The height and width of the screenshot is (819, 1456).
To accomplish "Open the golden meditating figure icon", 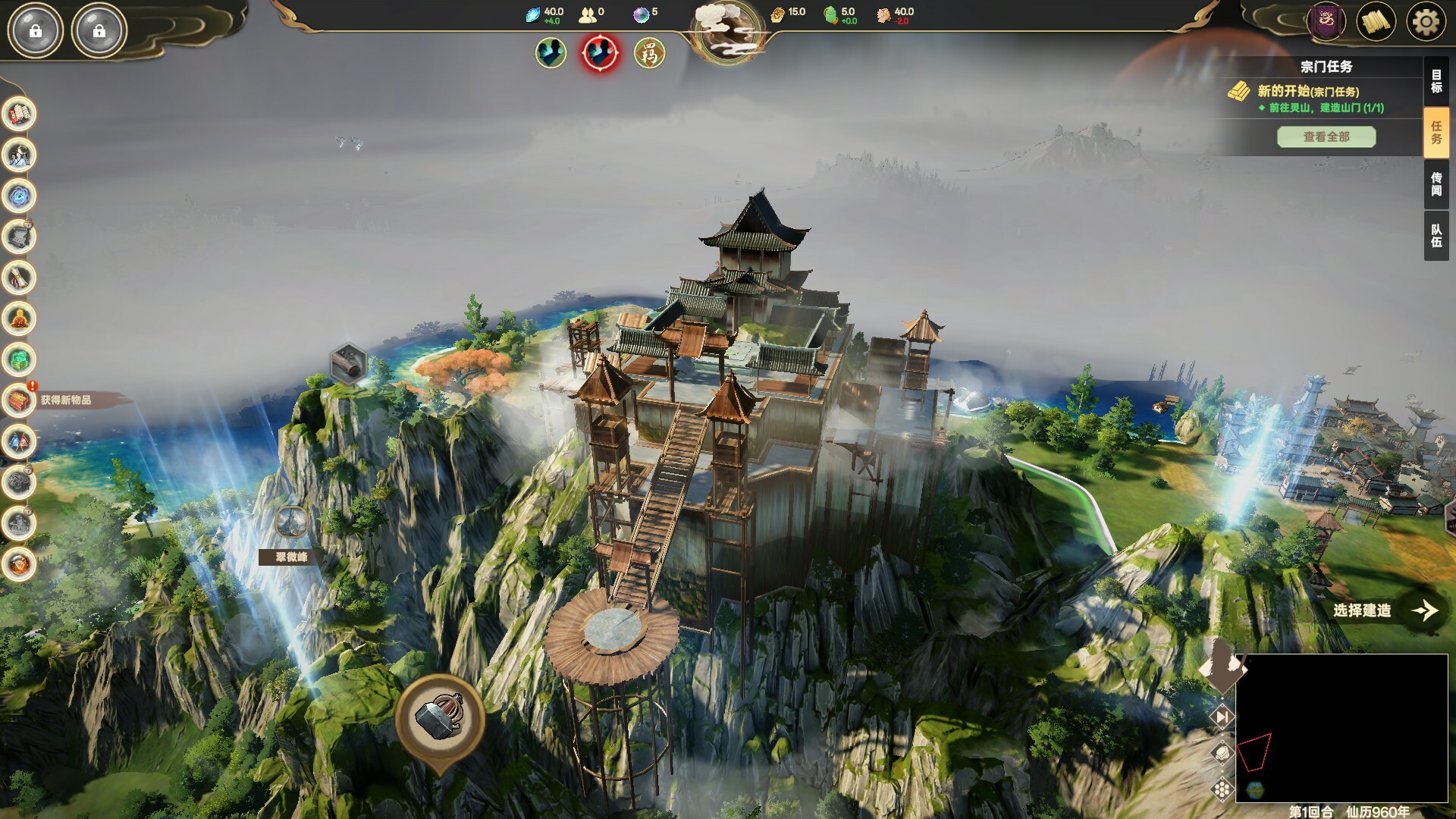I will [x=20, y=319].
